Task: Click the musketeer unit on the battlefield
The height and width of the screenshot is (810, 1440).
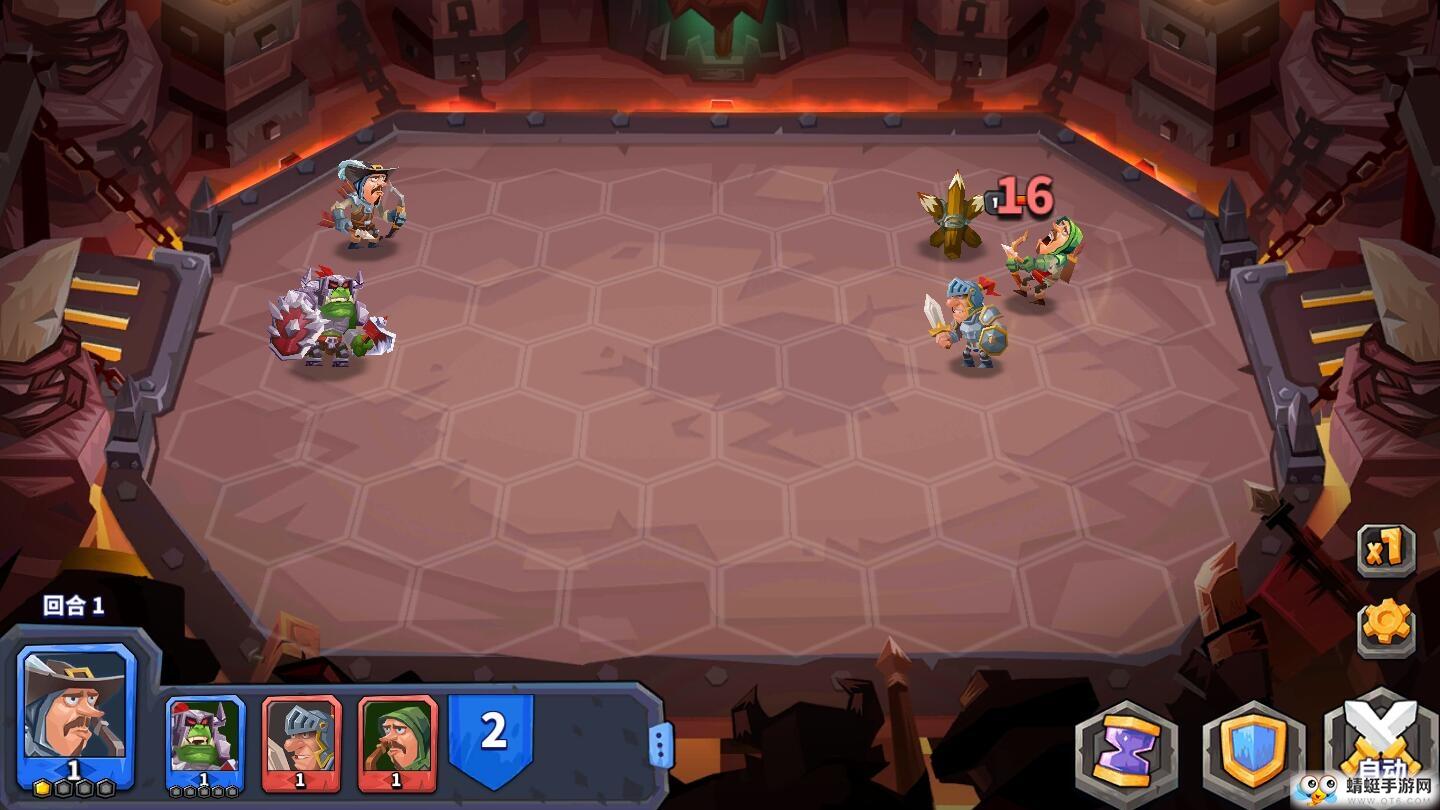Action: (x=367, y=205)
